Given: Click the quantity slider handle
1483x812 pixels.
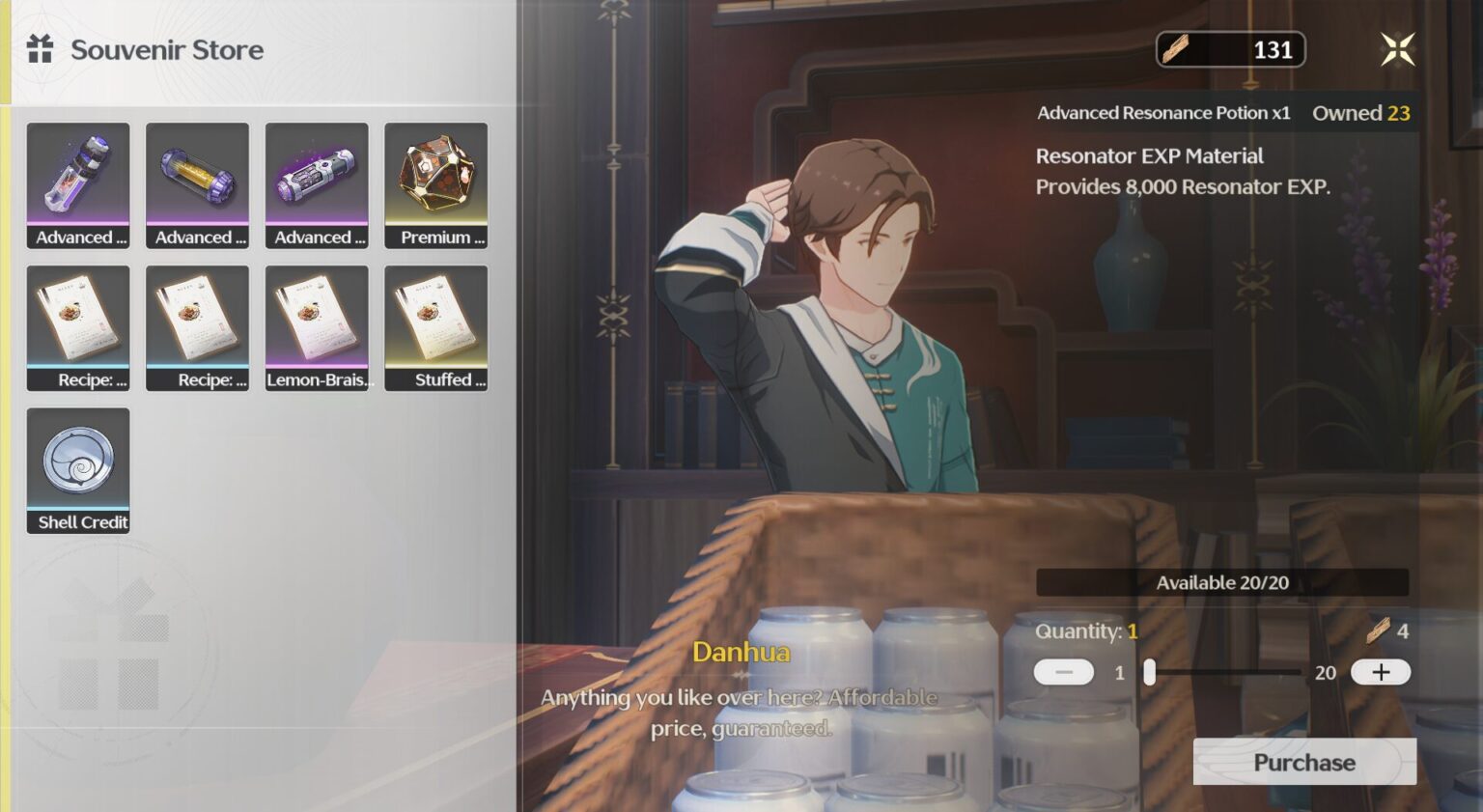Looking at the screenshot, I should [x=1149, y=672].
